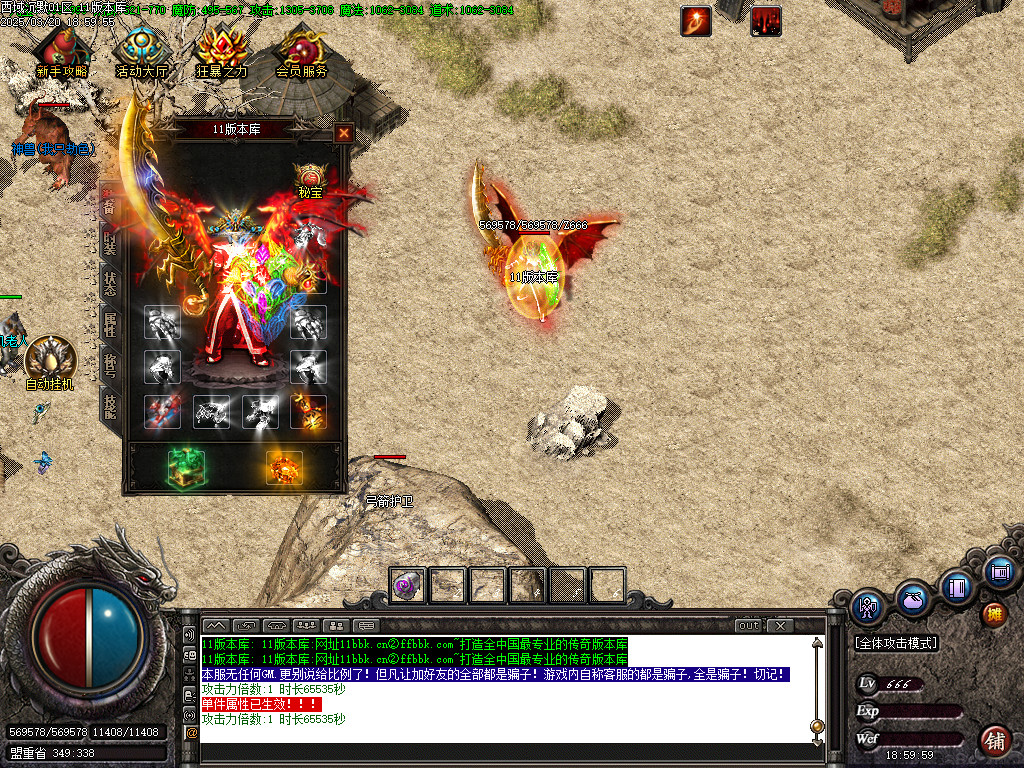Toggle 自动挂机 auto-battle
This screenshot has height=768, width=1024.
(49, 361)
